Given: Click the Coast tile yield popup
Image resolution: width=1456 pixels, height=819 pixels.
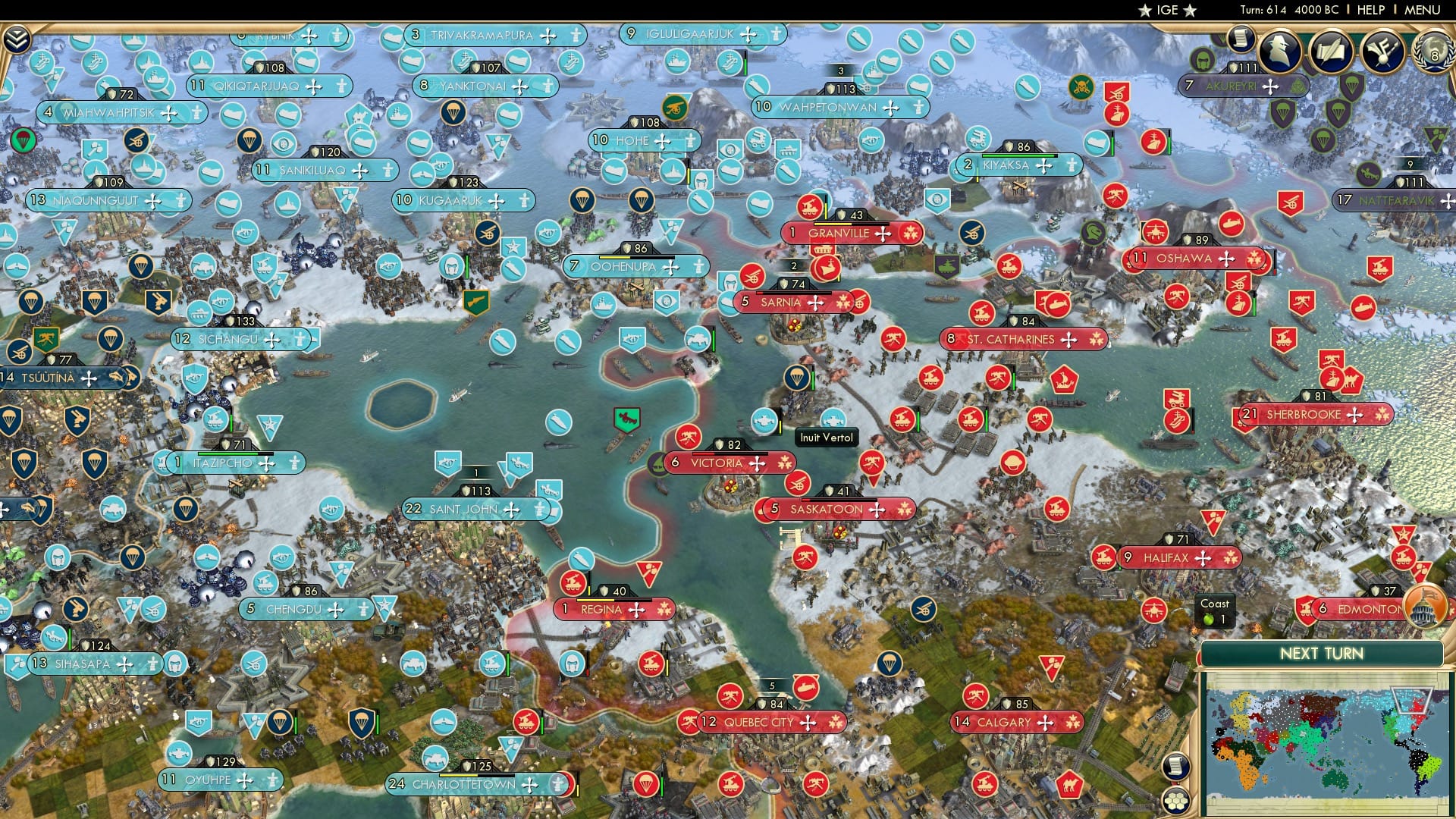Looking at the screenshot, I should (x=1216, y=610).
